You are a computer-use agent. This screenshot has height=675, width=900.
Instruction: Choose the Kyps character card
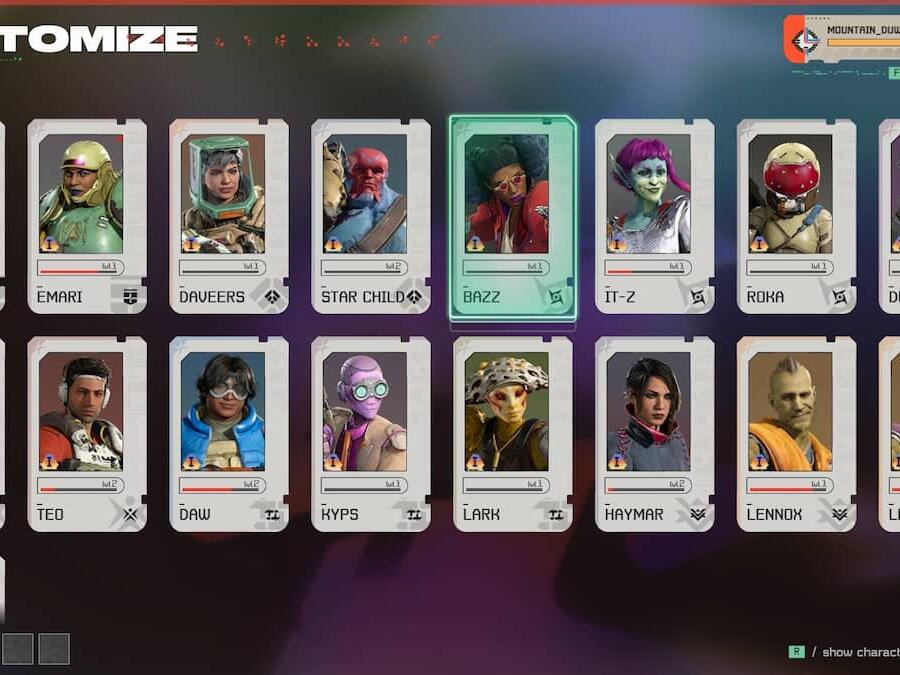point(371,432)
